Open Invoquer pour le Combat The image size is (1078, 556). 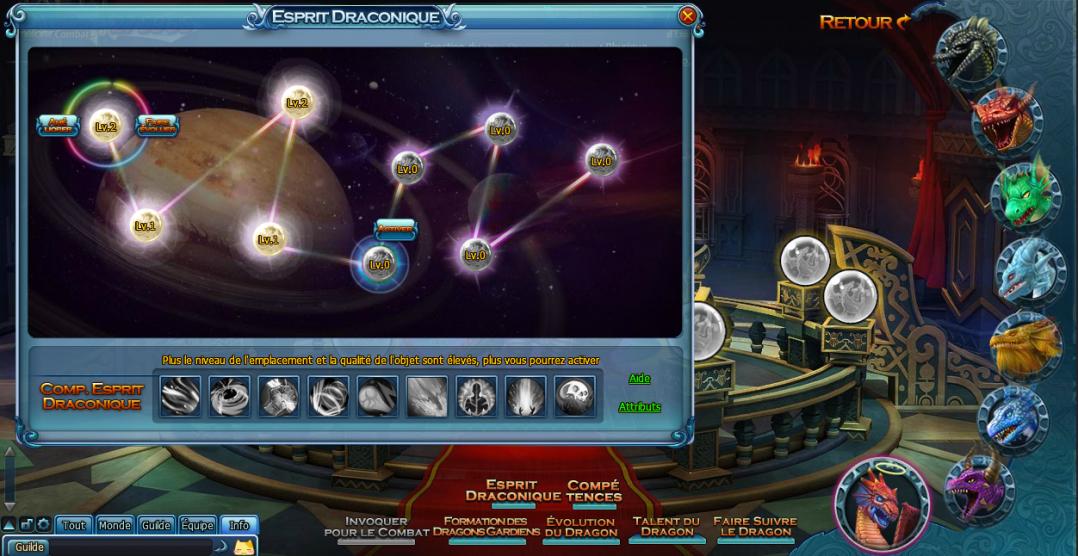[376, 527]
